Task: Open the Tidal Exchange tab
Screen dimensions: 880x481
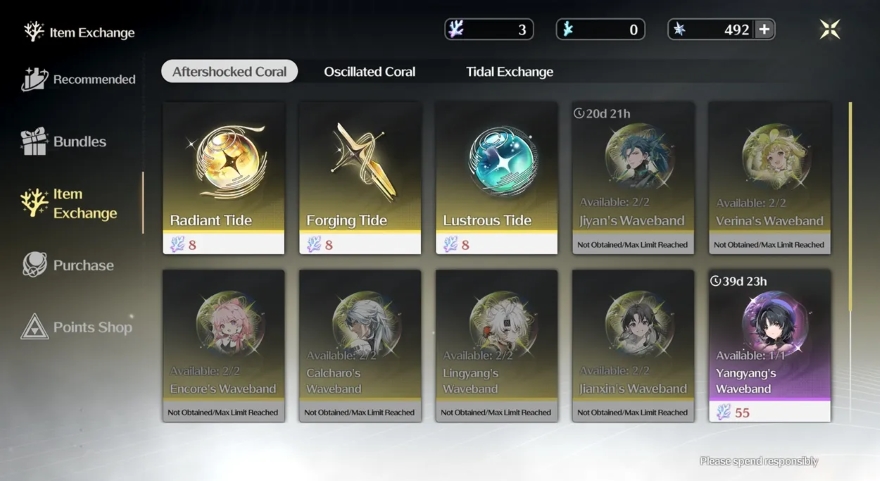Action: pyautogui.click(x=509, y=71)
